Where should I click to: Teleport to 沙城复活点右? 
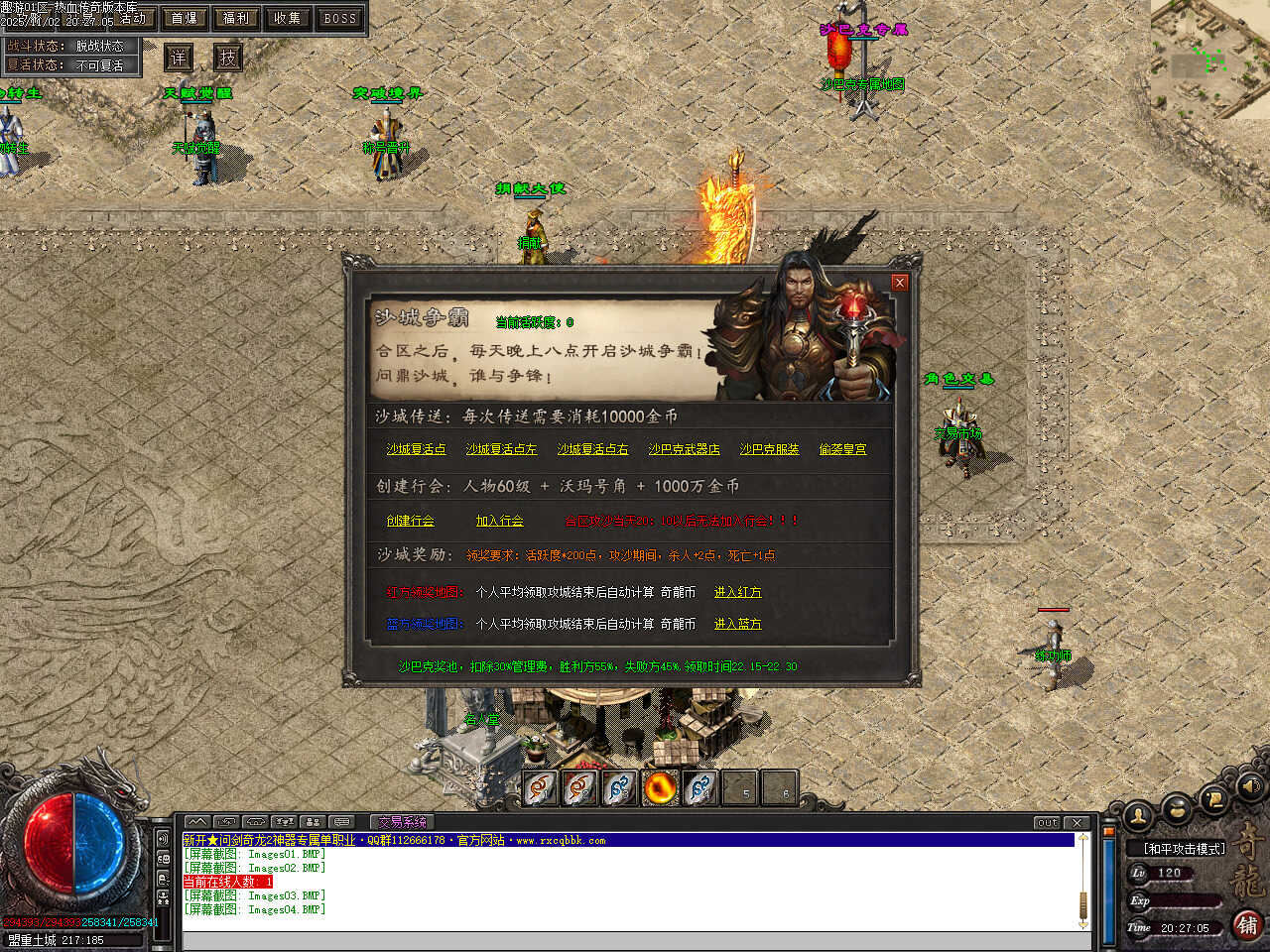[x=592, y=449]
